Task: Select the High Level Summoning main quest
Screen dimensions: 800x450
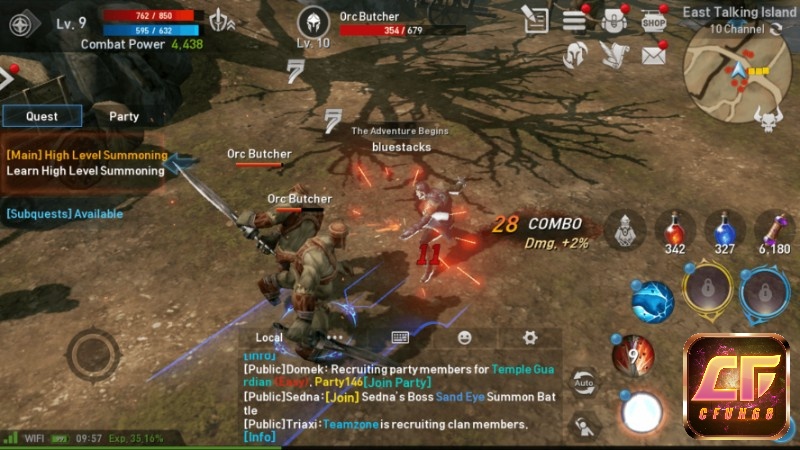Action: click(86, 163)
